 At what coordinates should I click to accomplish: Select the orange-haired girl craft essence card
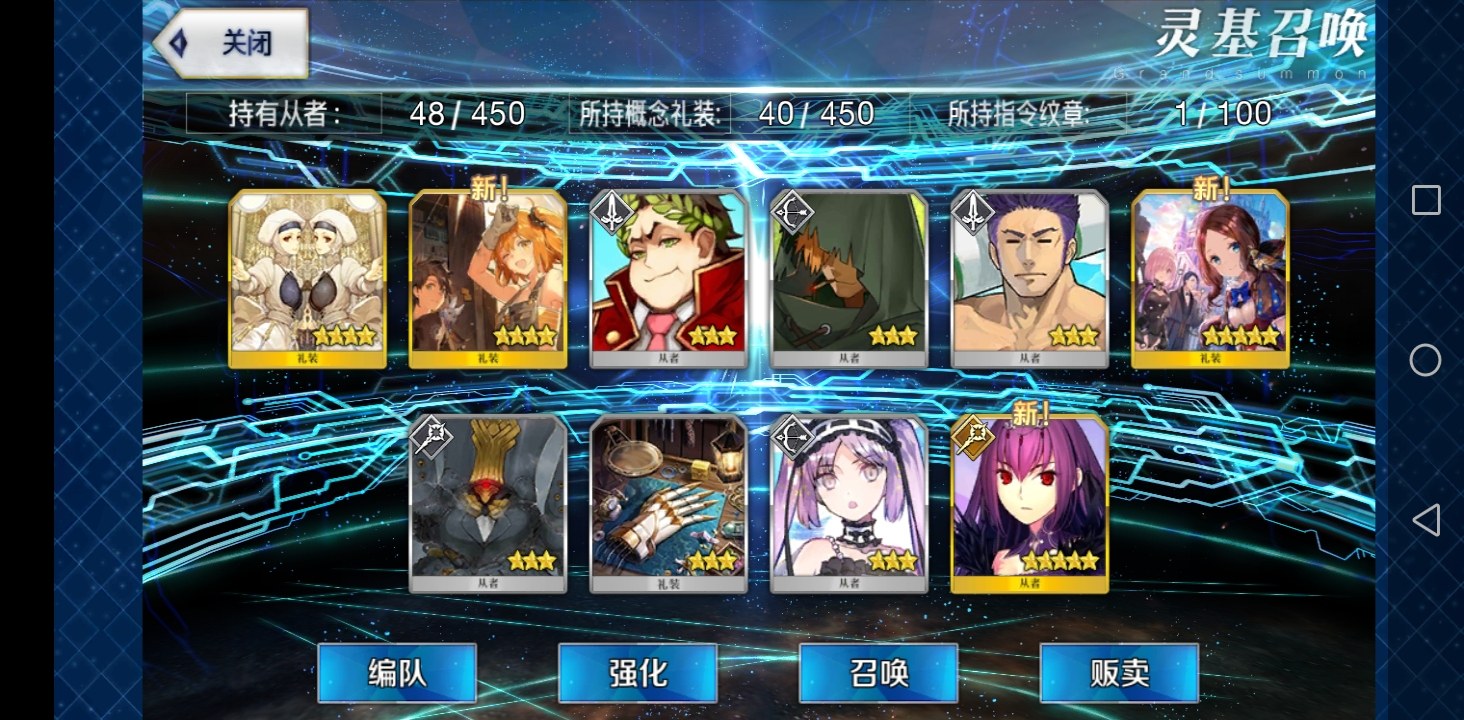click(488, 278)
